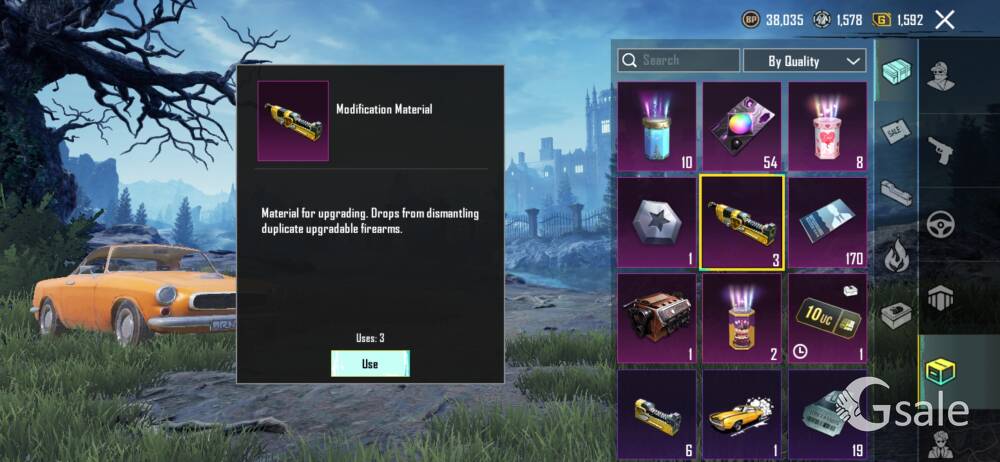Viewport: 1000px width, 462px height.
Task: Open the yellow box inventory tab
Action: (941, 370)
